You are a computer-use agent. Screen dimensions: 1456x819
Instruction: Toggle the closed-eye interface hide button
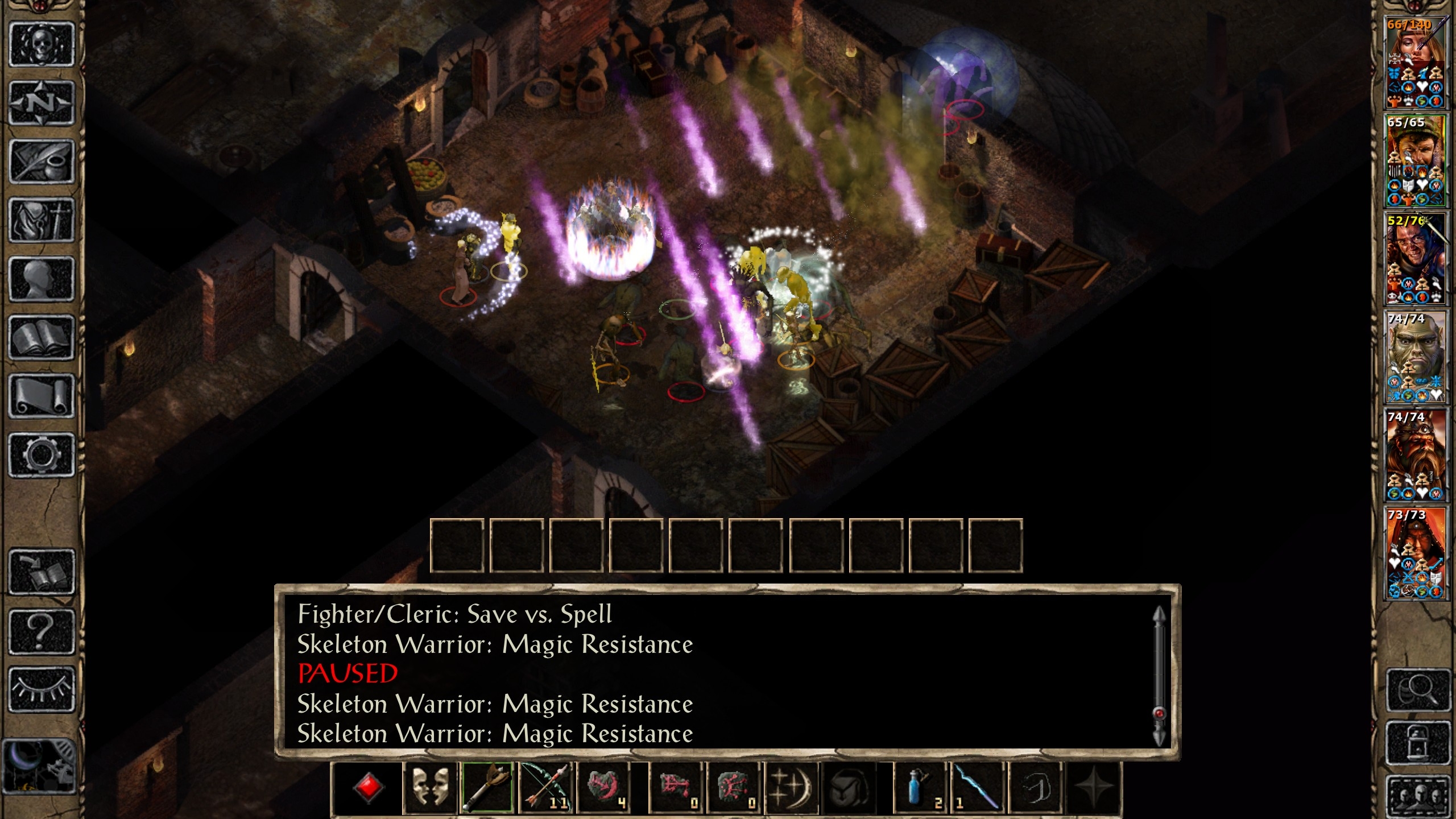[42, 689]
